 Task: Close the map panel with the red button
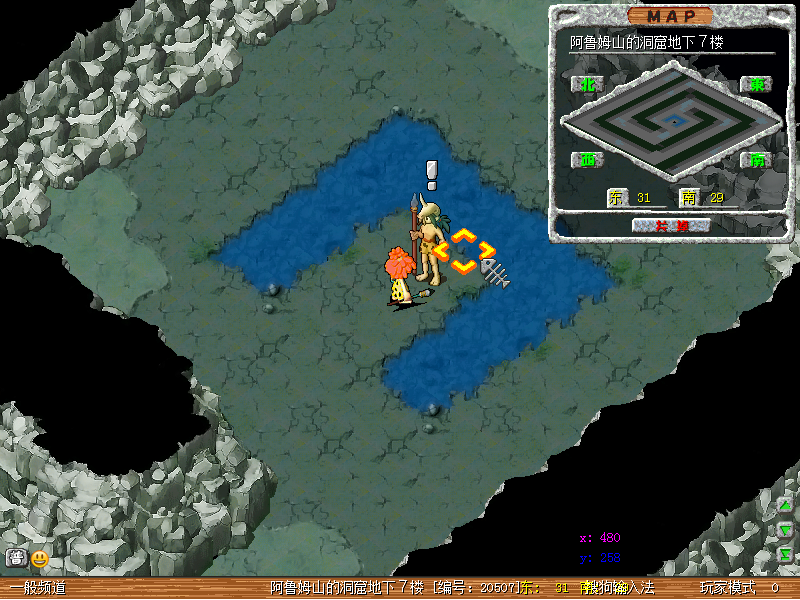pos(671,225)
